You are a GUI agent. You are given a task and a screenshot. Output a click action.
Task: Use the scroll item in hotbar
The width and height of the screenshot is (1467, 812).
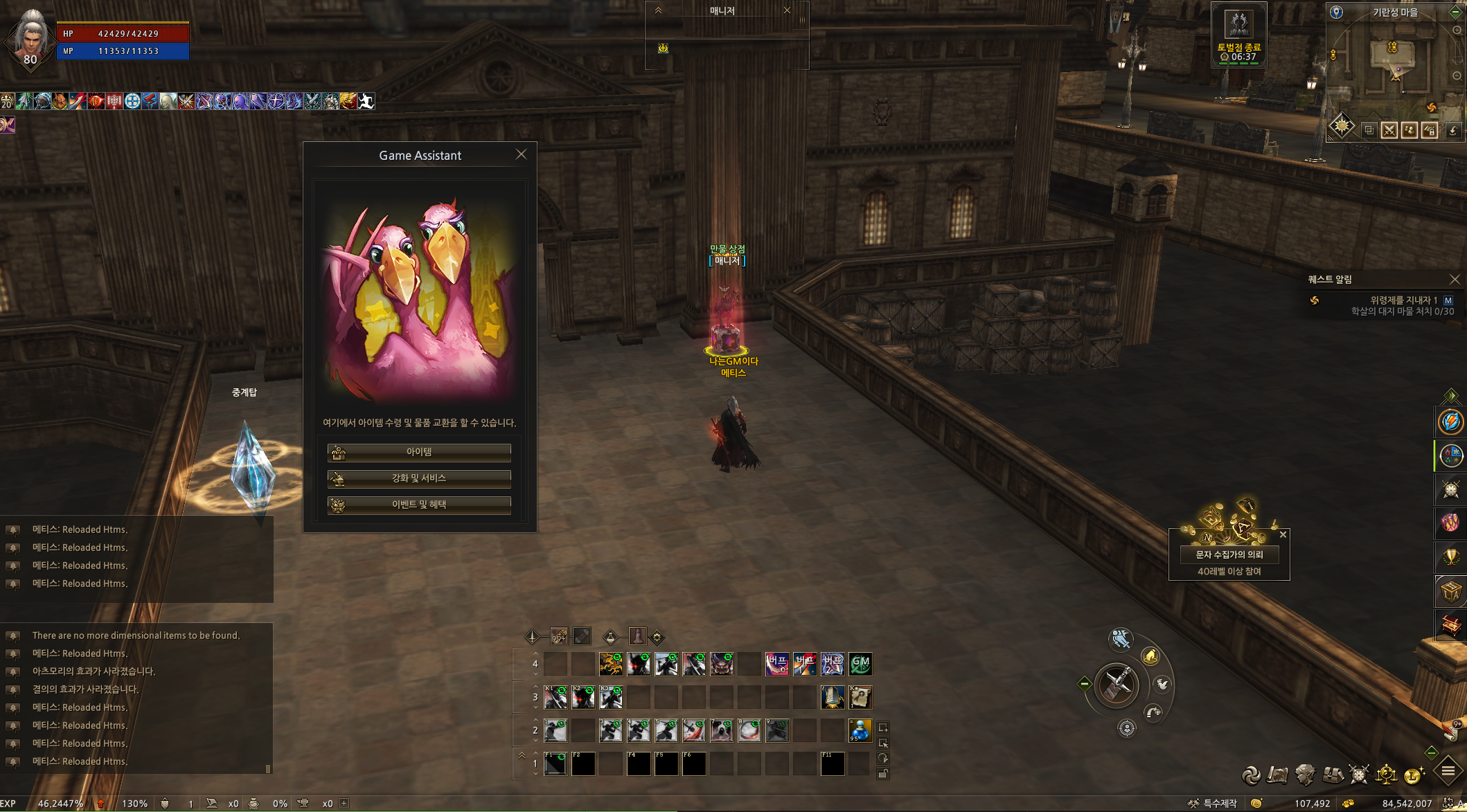click(860, 697)
